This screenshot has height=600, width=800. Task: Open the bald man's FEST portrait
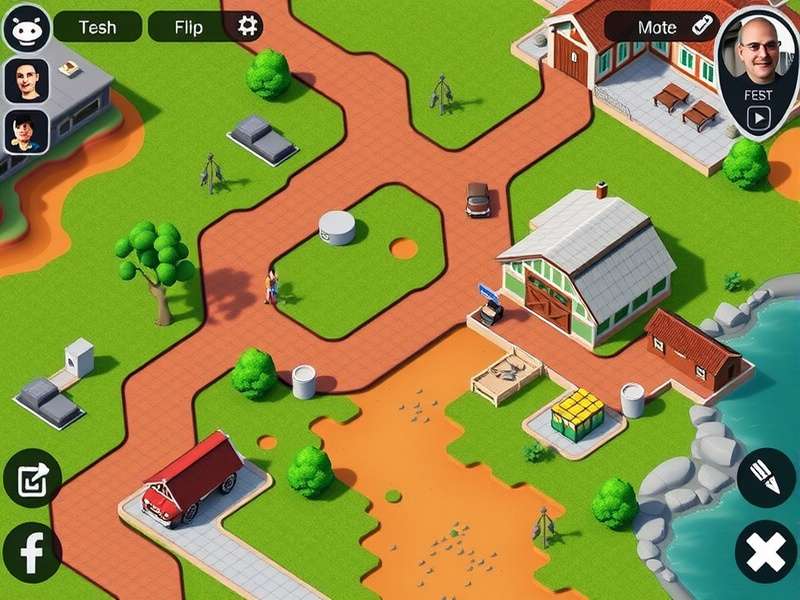(x=757, y=55)
